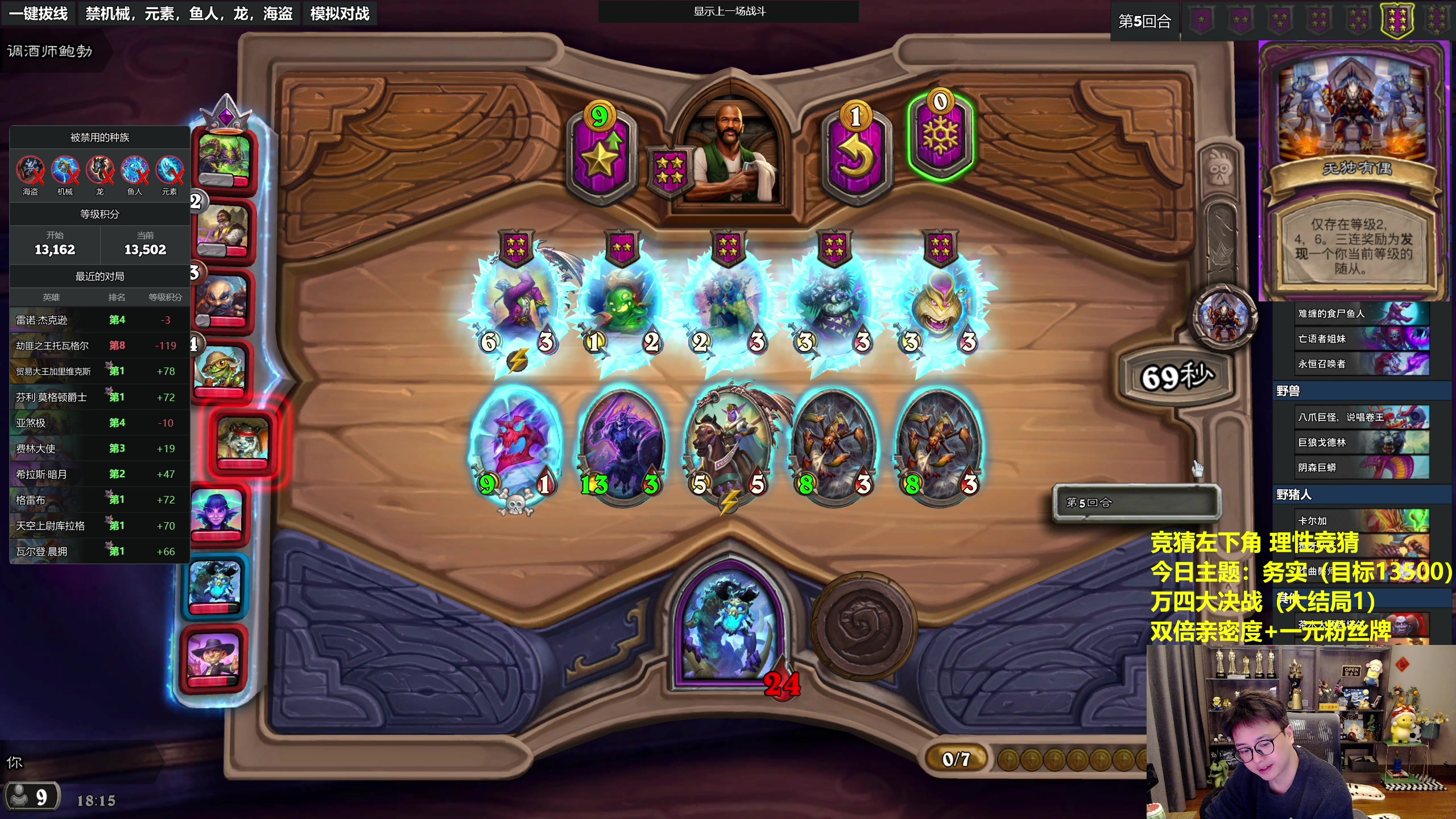1456x819 pixels.
Task: View the top-ranked player portrait in leaderboard
Action: (225, 159)
